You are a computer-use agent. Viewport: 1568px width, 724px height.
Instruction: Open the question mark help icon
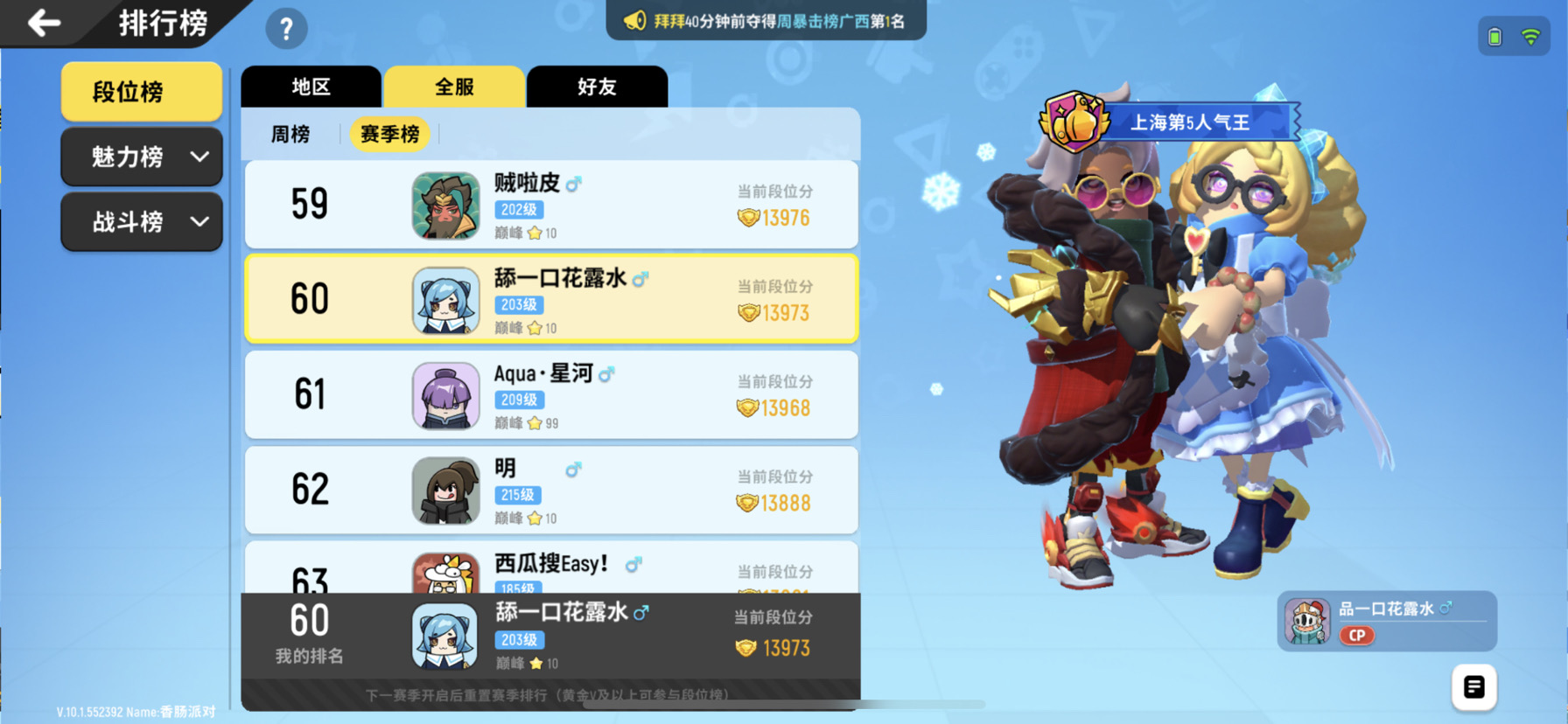point(285,28)
